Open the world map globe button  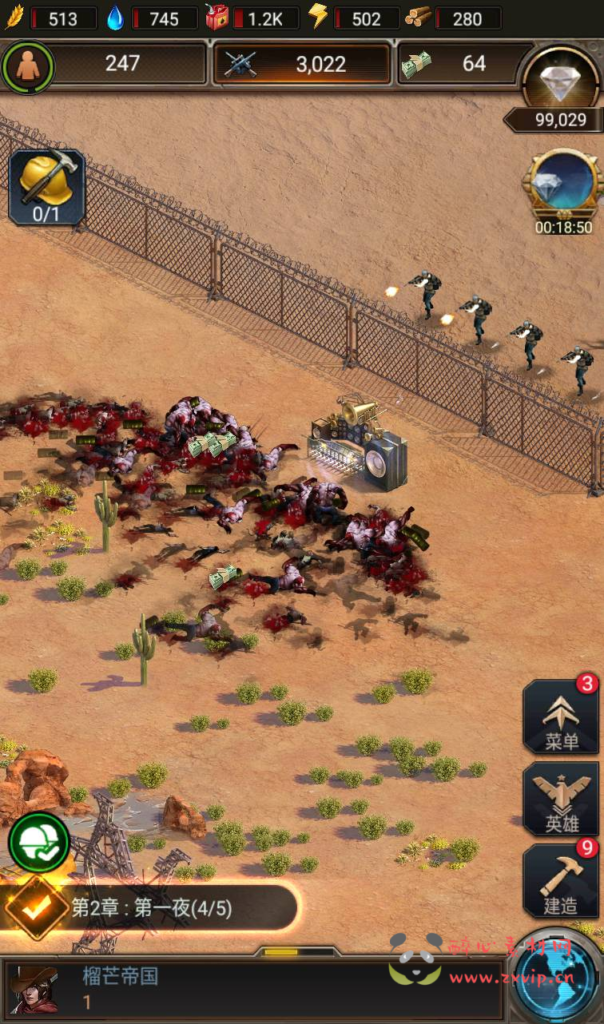[564, 984]
